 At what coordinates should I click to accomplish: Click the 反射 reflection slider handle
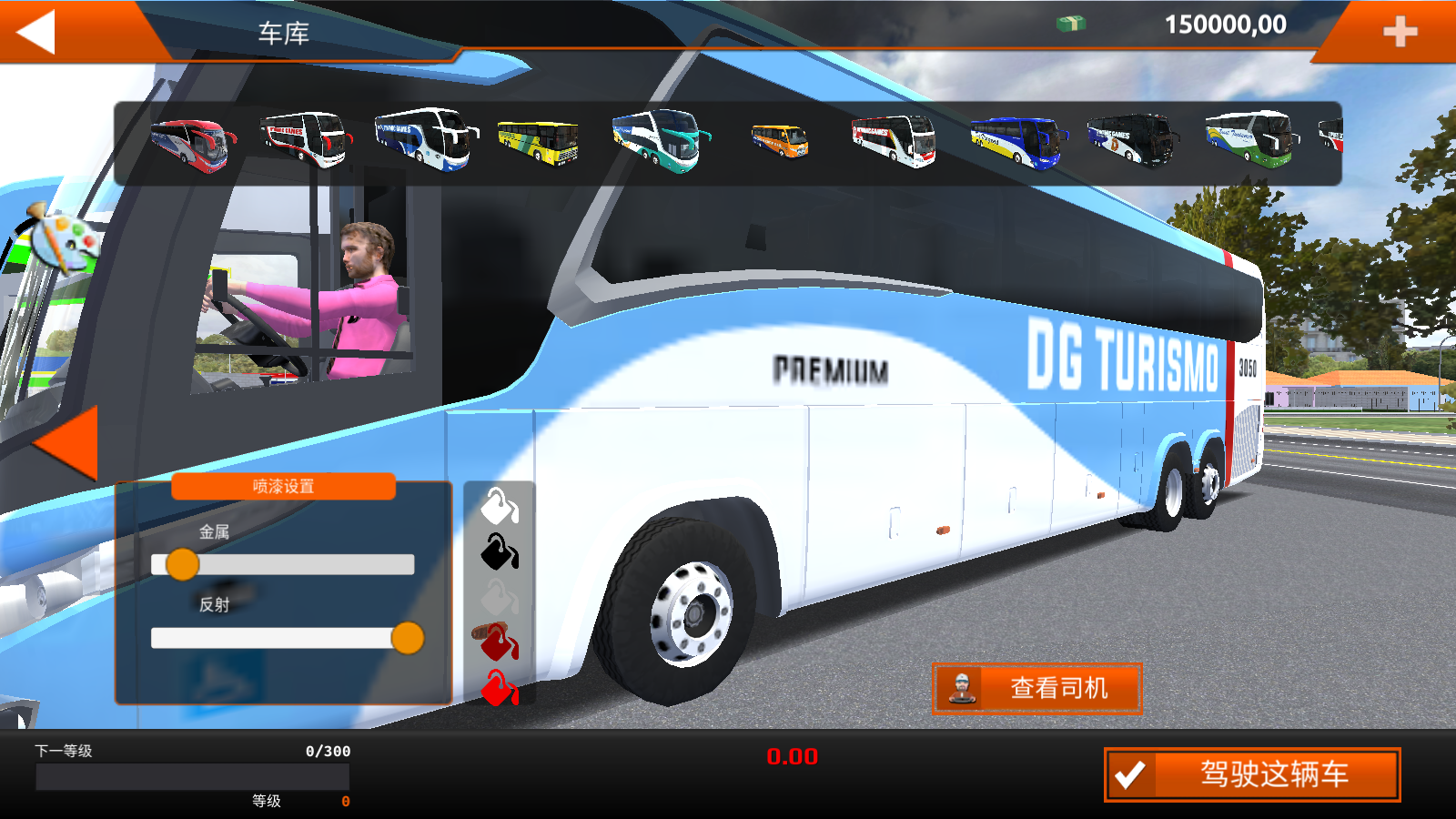click(407, 638)
